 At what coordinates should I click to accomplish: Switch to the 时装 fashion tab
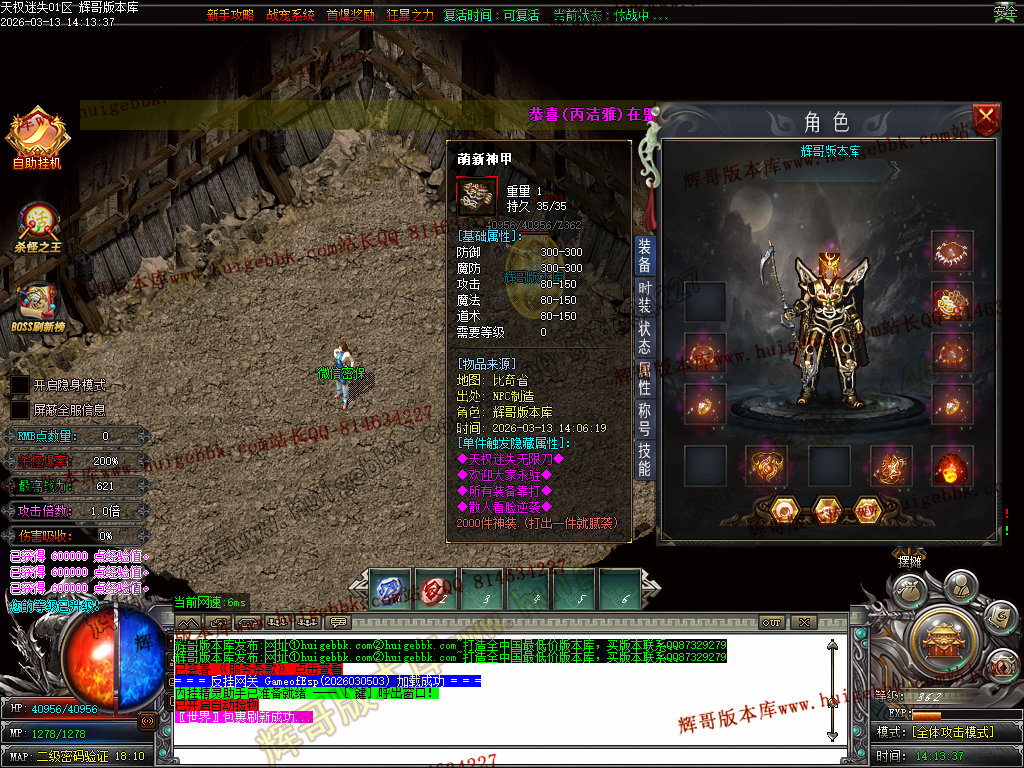click(645, 299)
